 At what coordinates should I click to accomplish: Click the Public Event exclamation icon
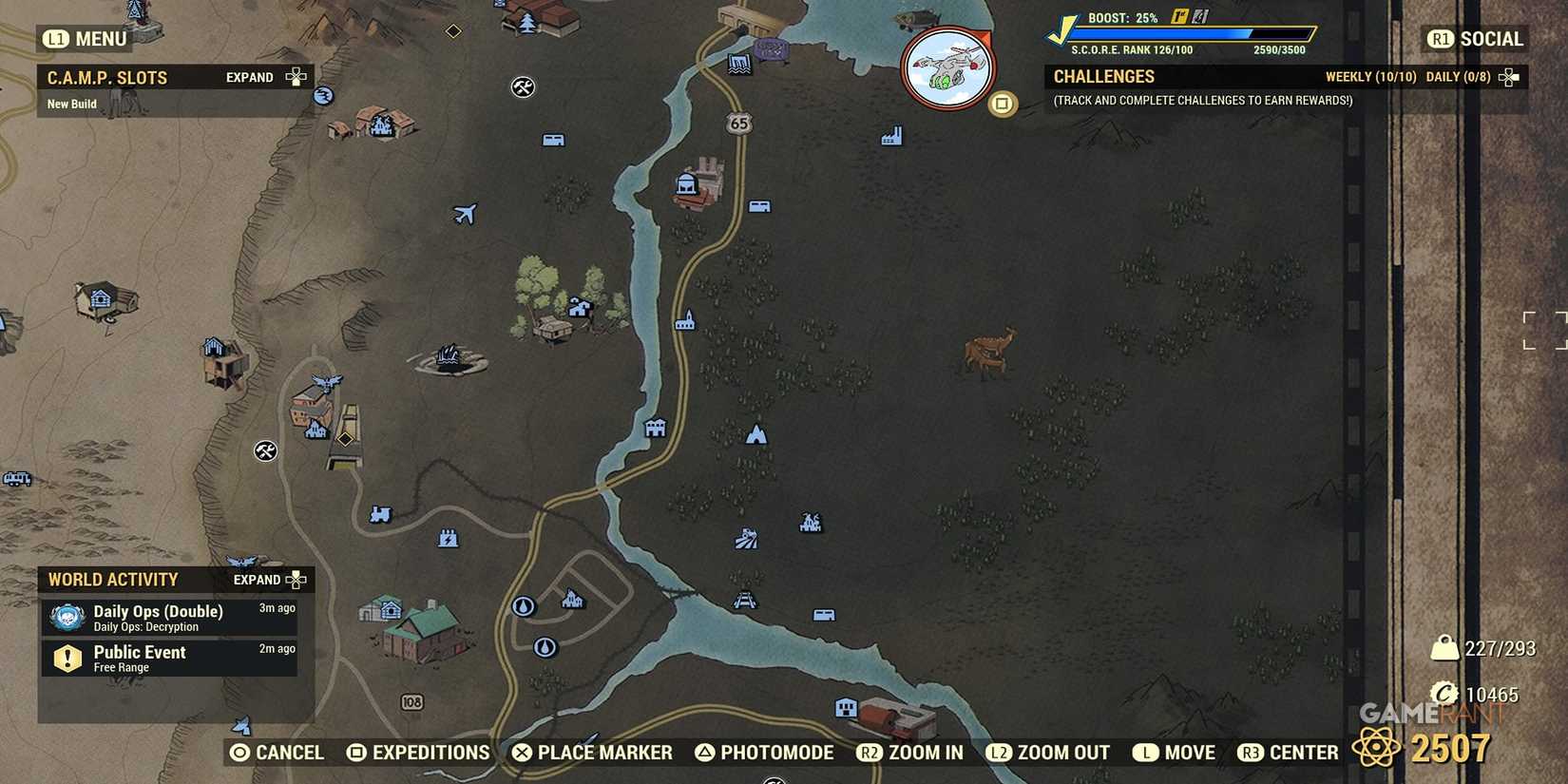coord(66,658)
